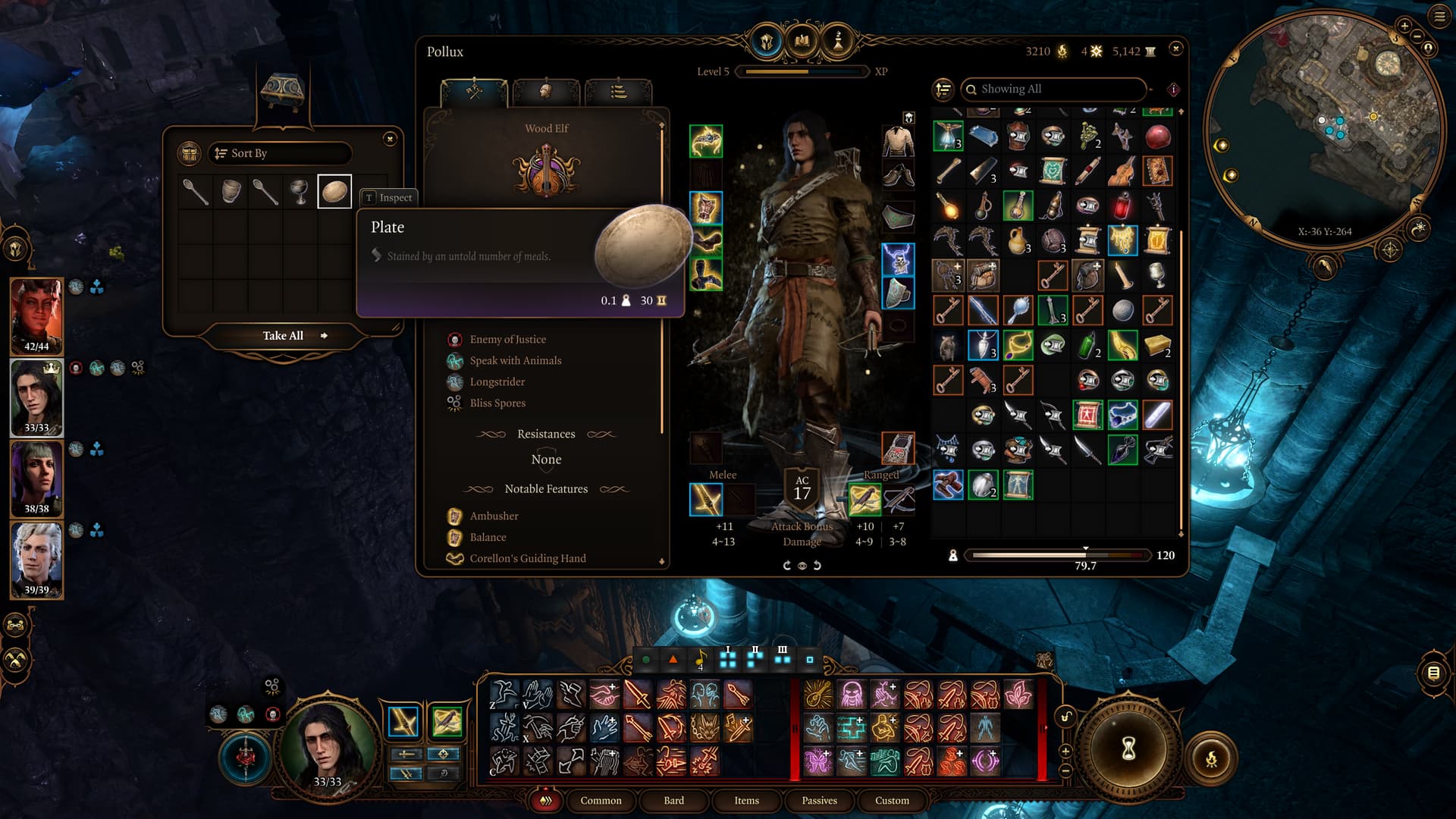Switch to the Bard hotbar tab
Image resolution: width=1456 pixels, height=819 pixels.
tap(673, 801)
